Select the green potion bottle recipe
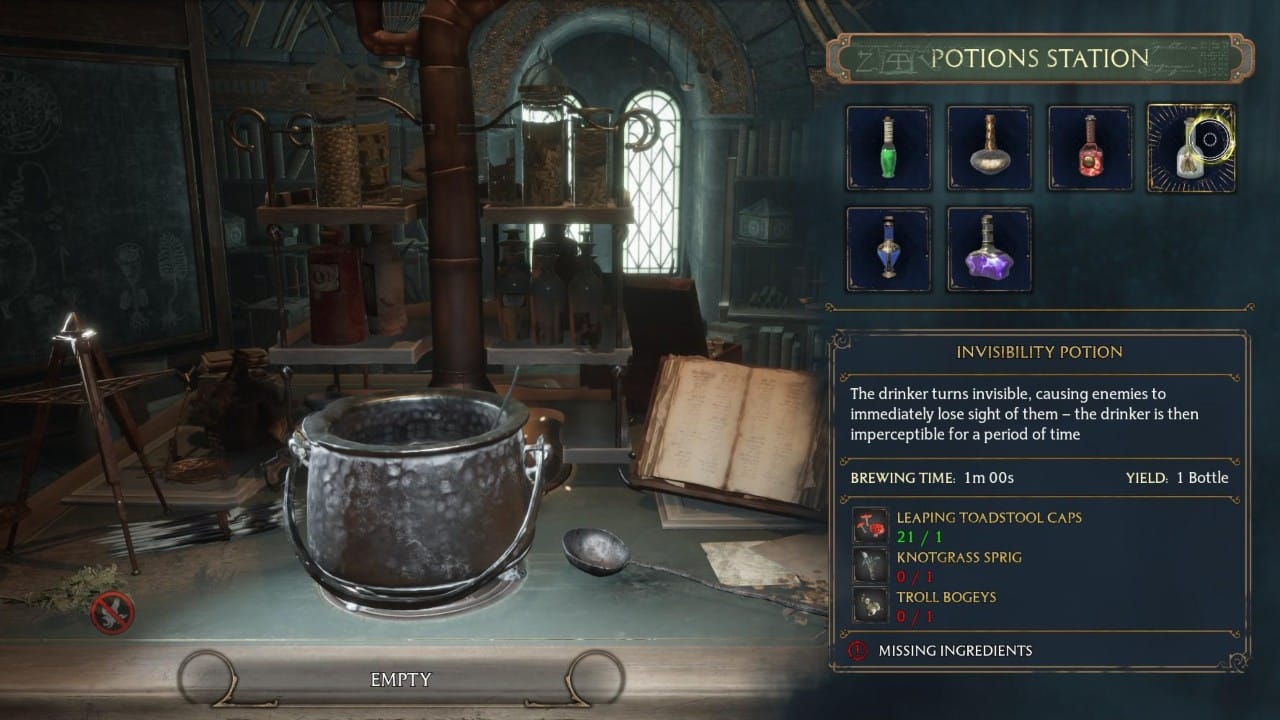This screenshot has height=720, width=1280. click(889, 148)
